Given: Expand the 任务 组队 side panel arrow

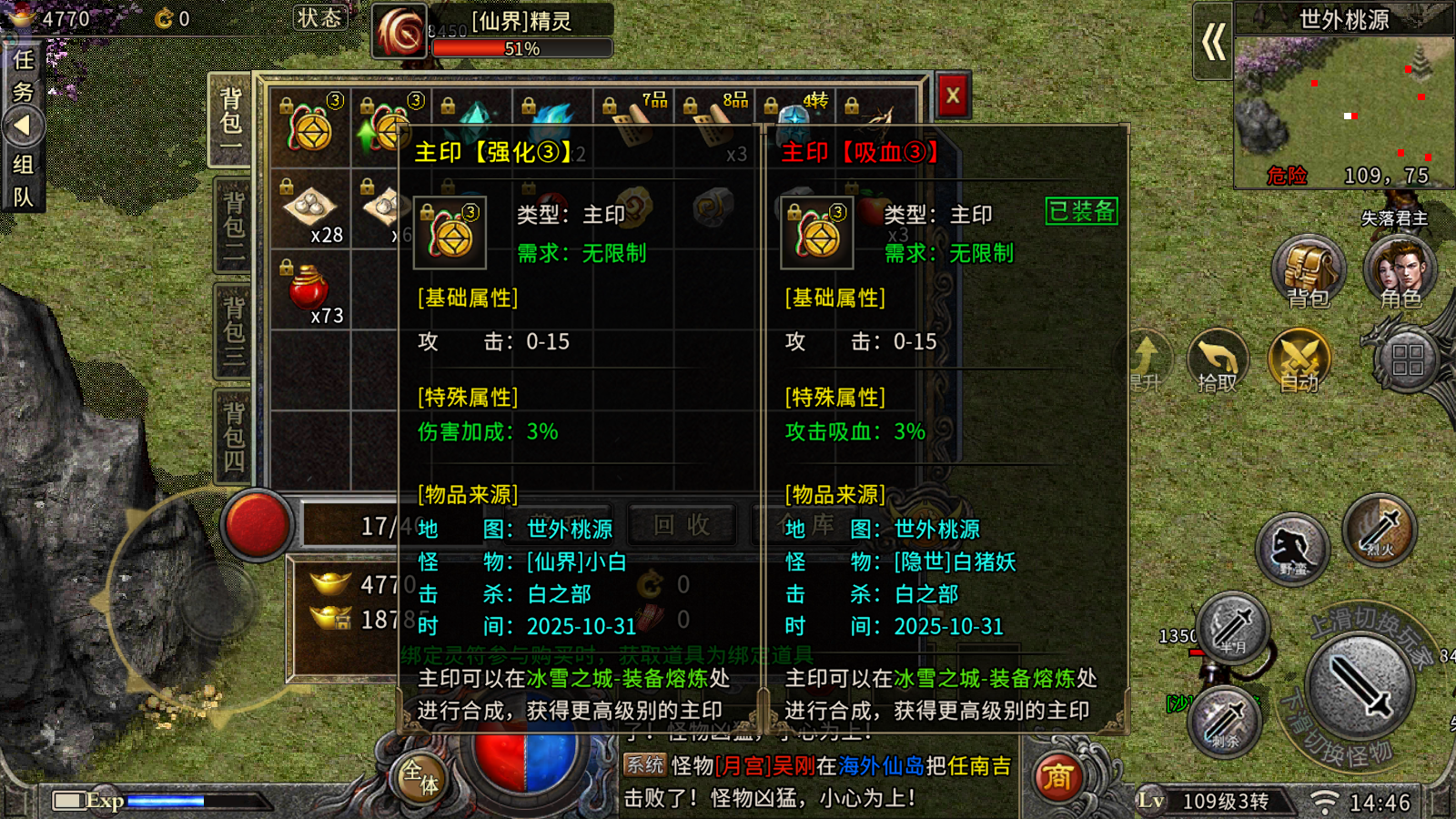Looking at the screenshot, I should coord(23,126).
